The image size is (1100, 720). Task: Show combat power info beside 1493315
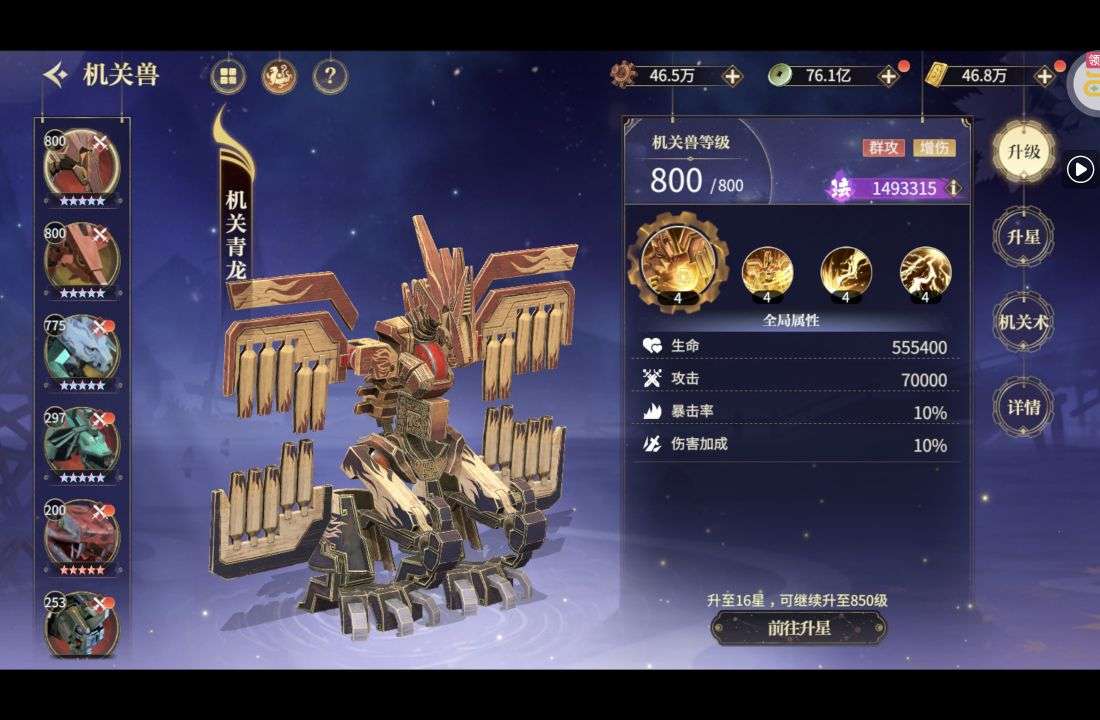(x=954, y=188)
